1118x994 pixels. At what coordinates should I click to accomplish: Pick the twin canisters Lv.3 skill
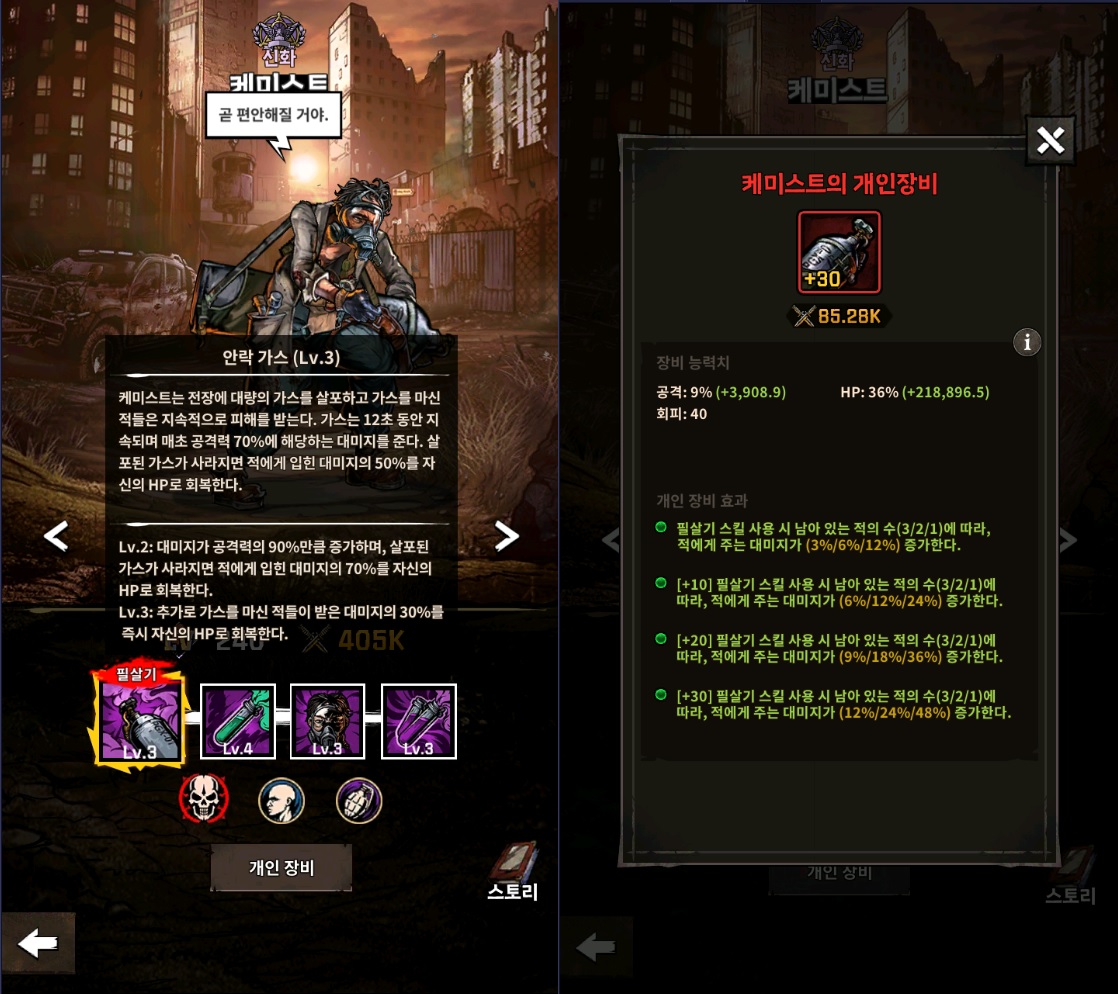[x=419, y=721]
